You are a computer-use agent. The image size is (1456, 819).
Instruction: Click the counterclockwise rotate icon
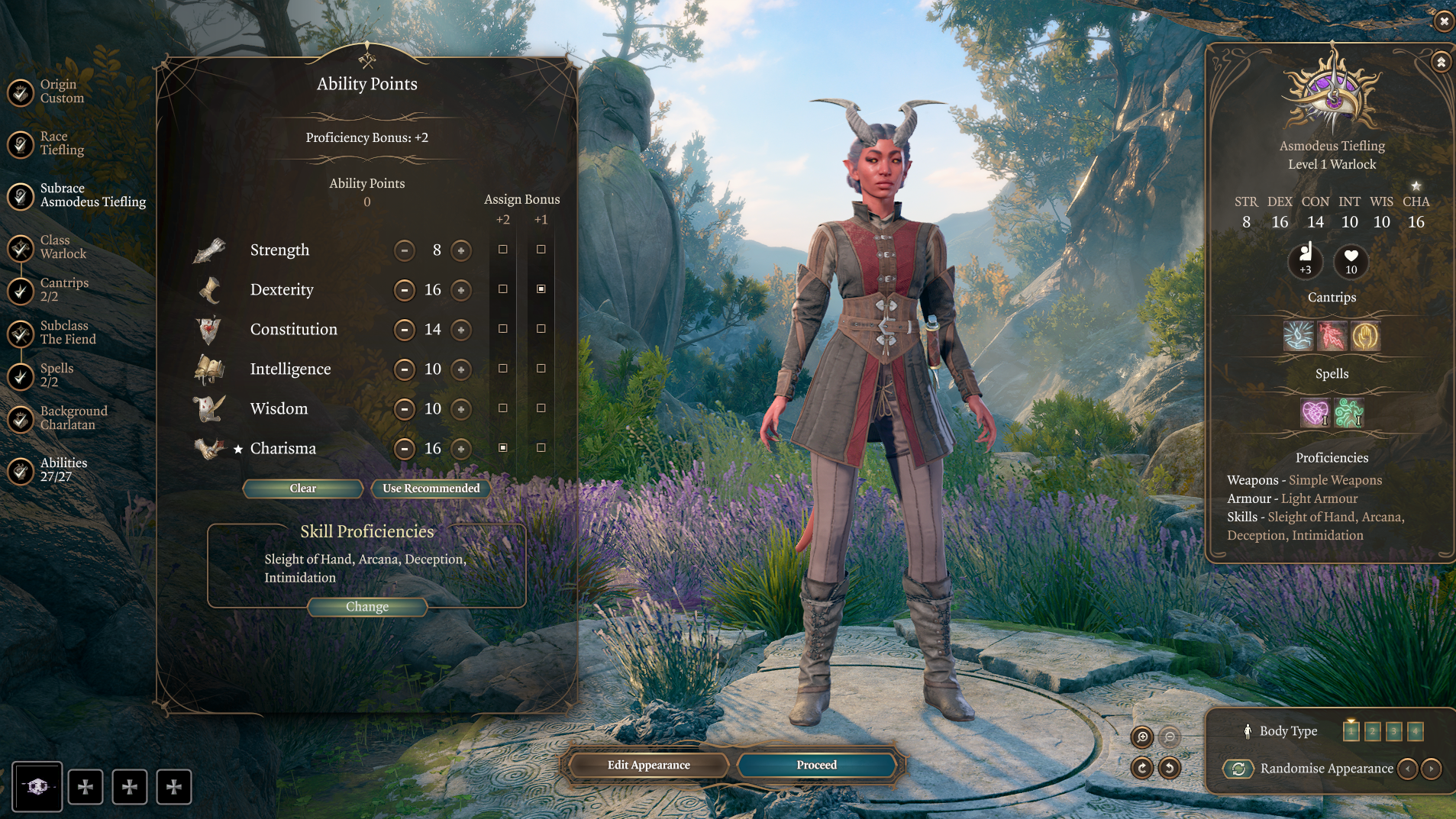(1170, 769)
